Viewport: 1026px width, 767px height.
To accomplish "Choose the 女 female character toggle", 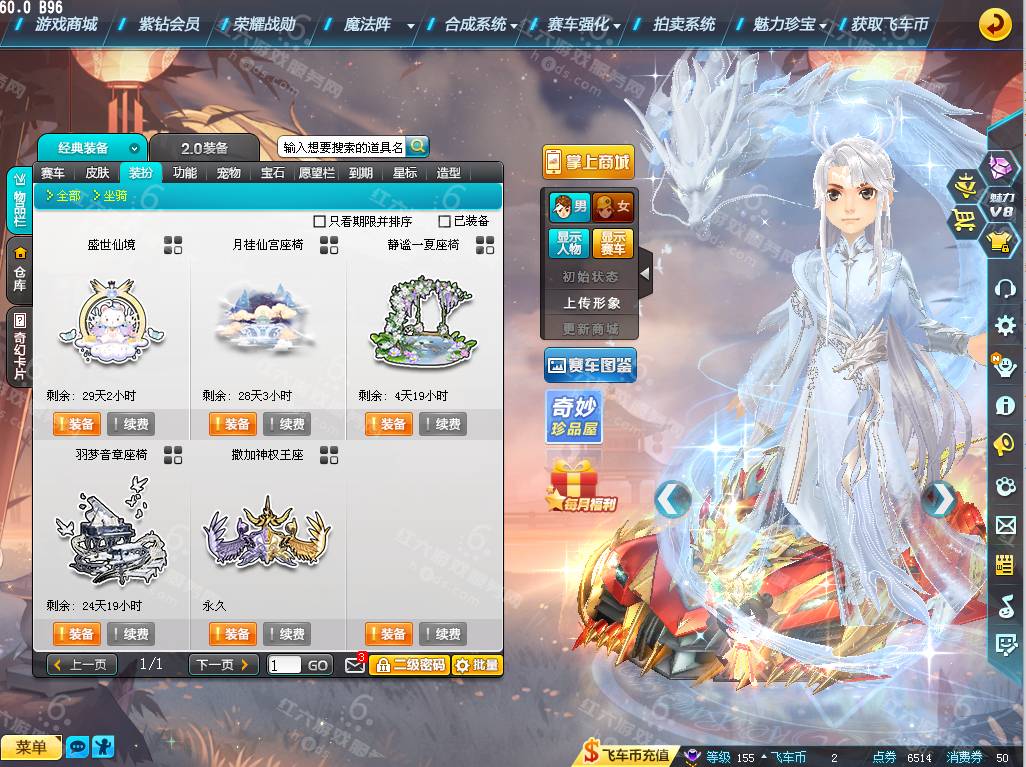I will coord(613,208).
